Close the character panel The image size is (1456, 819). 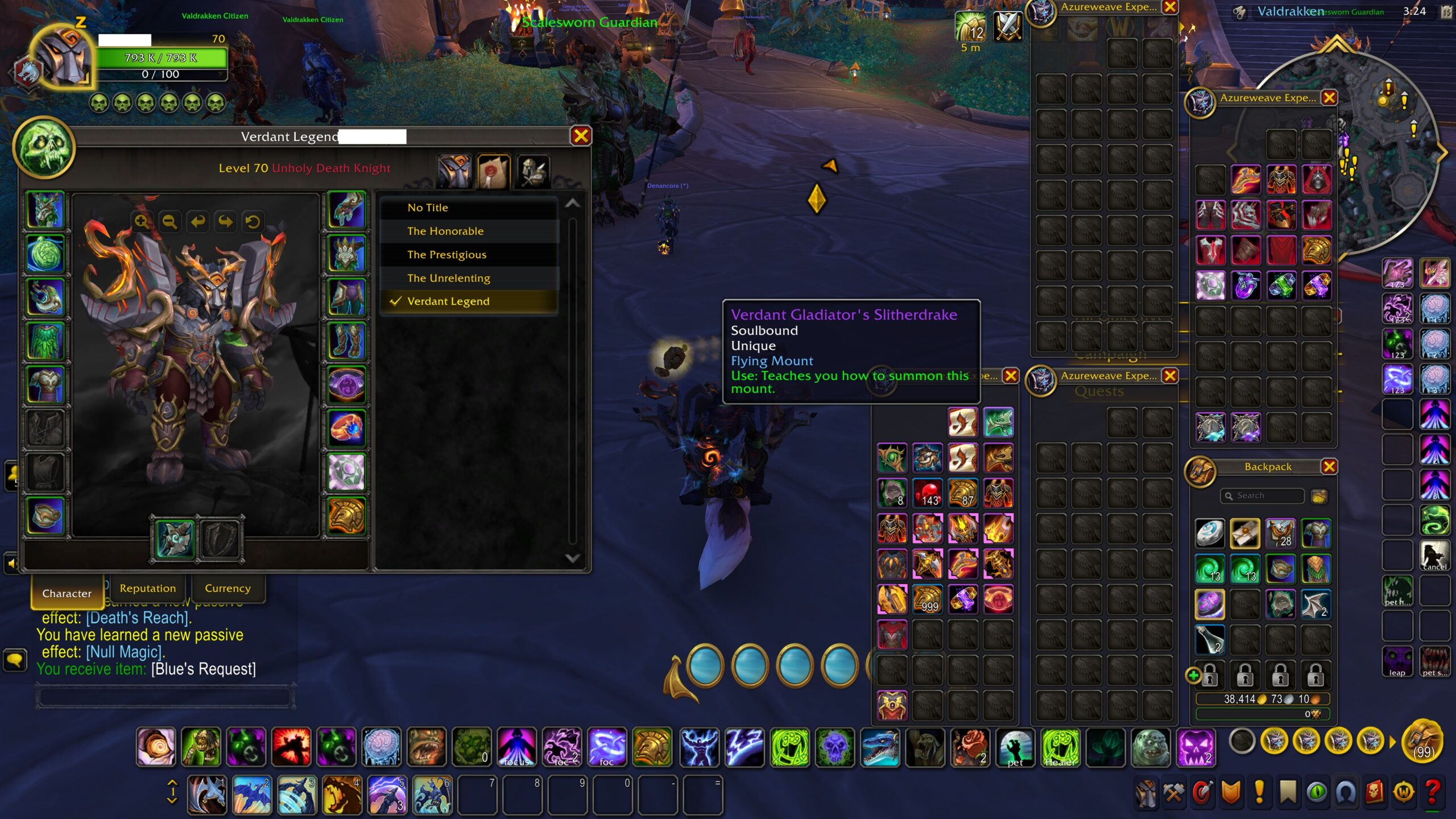coord(581,136)
